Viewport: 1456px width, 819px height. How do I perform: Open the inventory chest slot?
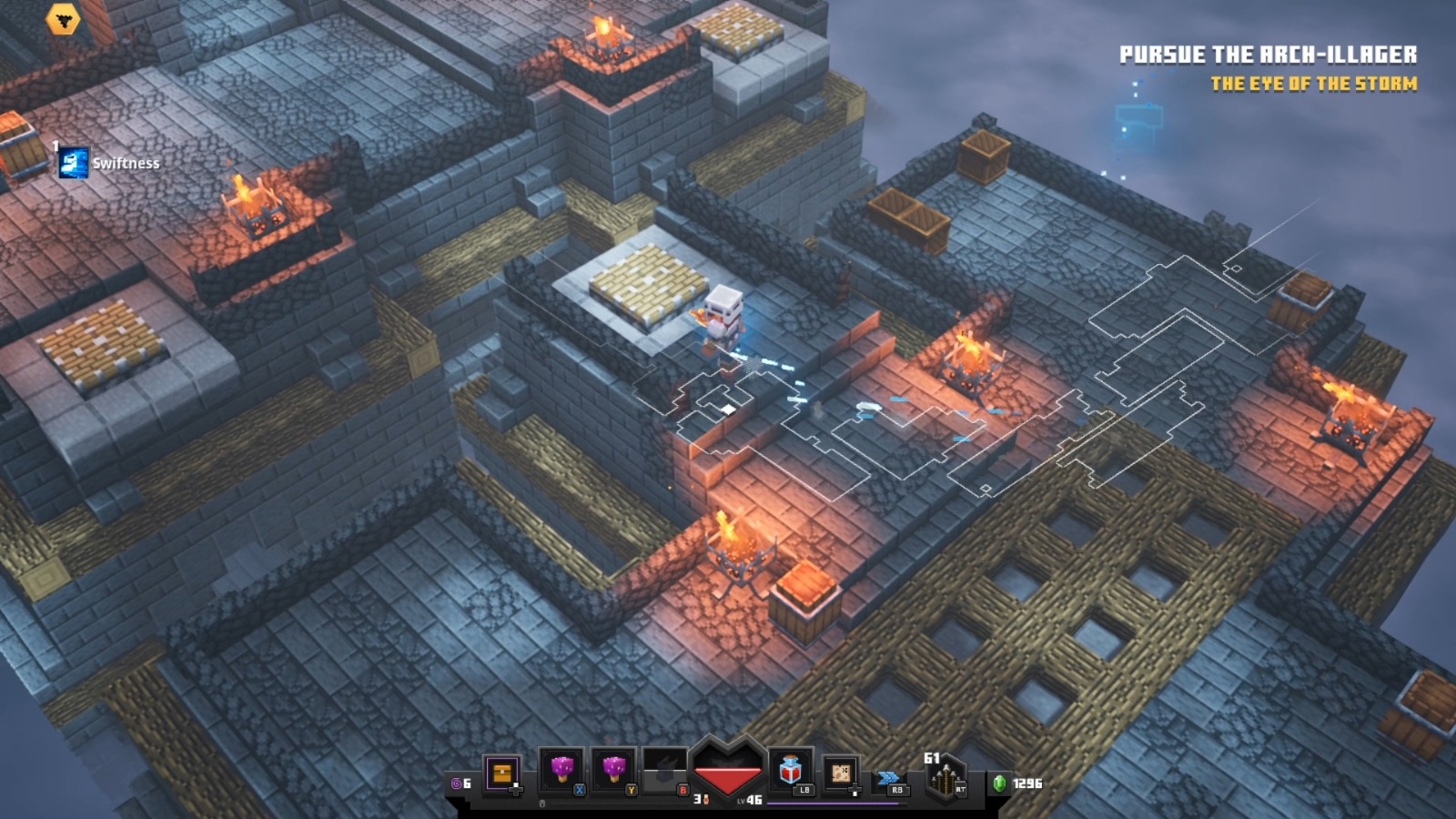(x=501, y=773)
